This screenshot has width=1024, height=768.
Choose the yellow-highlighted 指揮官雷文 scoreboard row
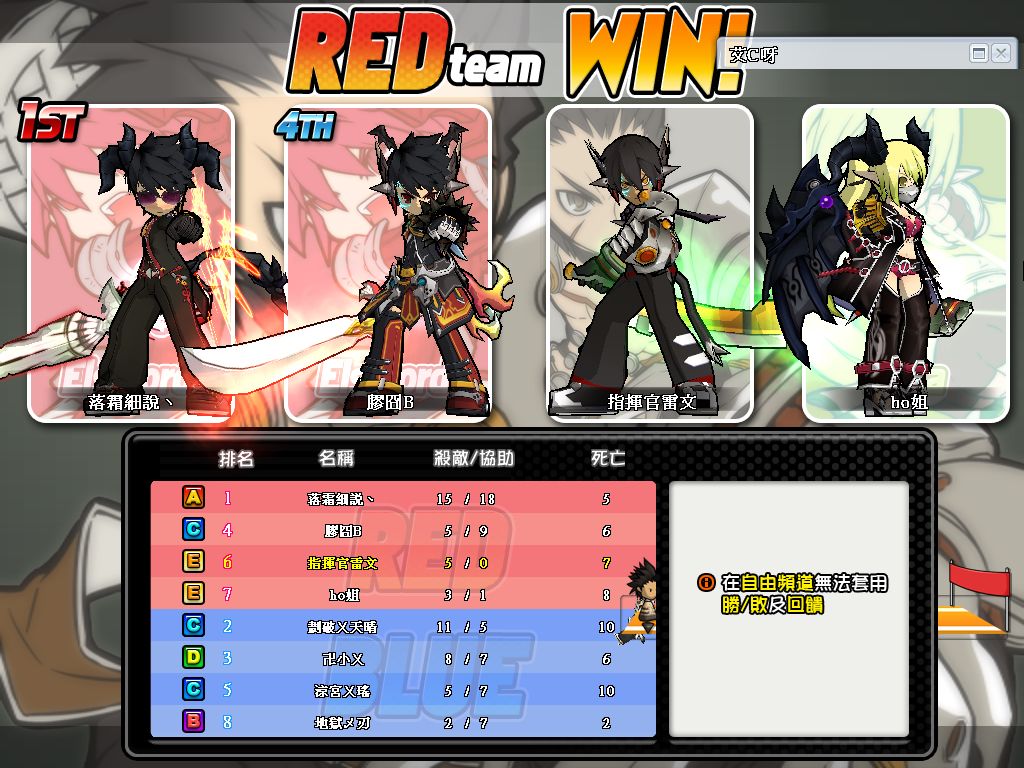[403, 562]
